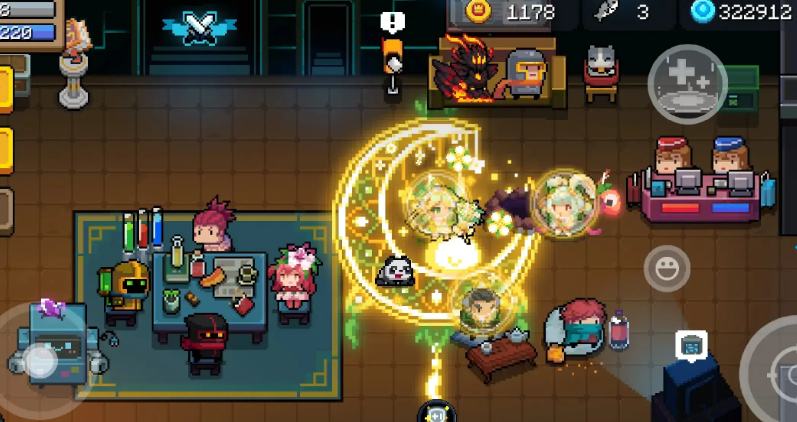The width and height of the screenshot is (797, 422).
Task: Tap the virtual movement joystick
Action: (x=40, y=358)
